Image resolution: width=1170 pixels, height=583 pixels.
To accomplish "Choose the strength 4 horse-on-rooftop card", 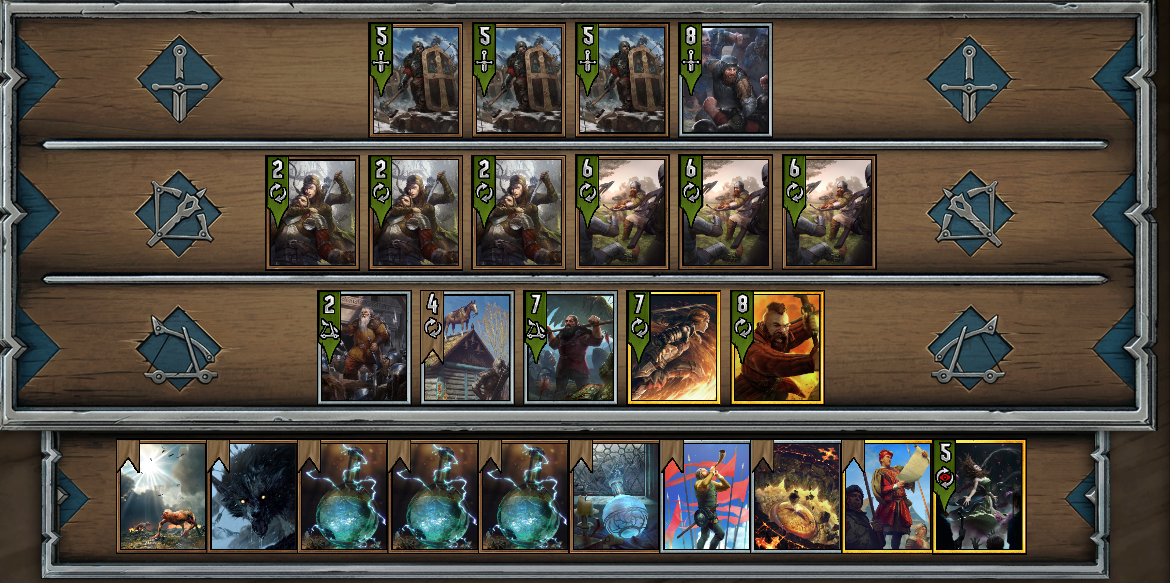I will (x=468, y=347).
